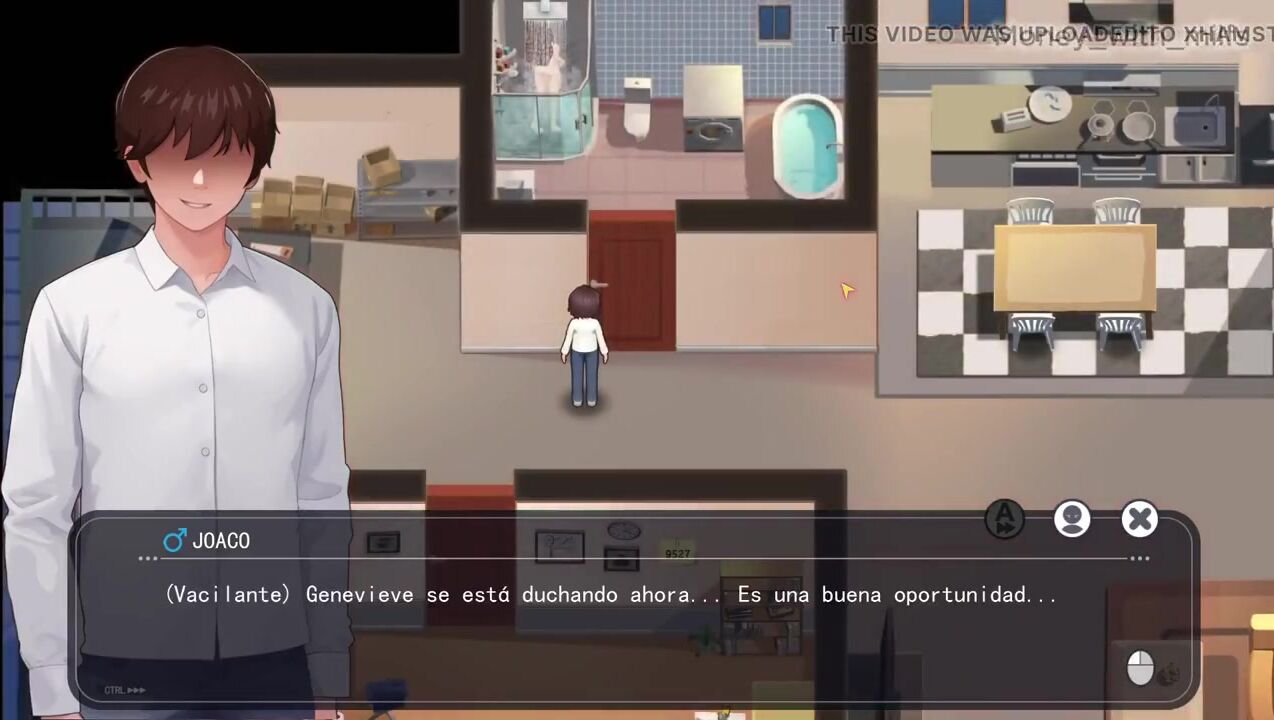Click the character portrait toggle icon
1274x720 pixels.
coord(1072,519)
